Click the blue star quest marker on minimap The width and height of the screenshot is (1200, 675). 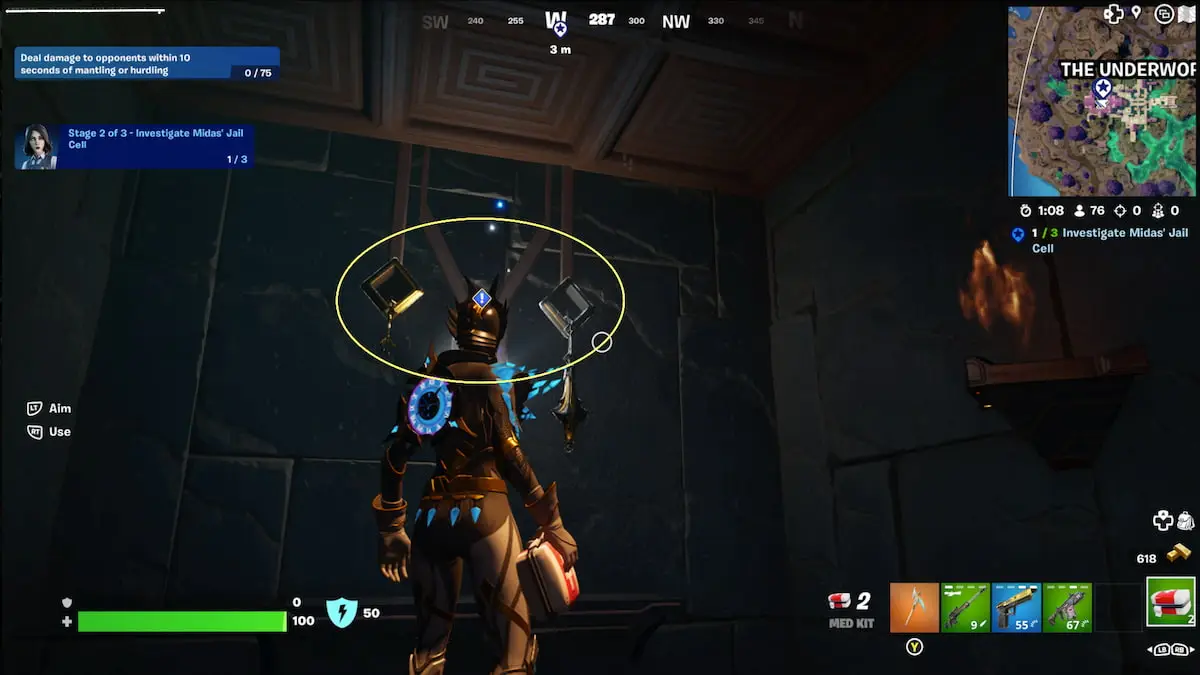click(x=1102, y=88)
